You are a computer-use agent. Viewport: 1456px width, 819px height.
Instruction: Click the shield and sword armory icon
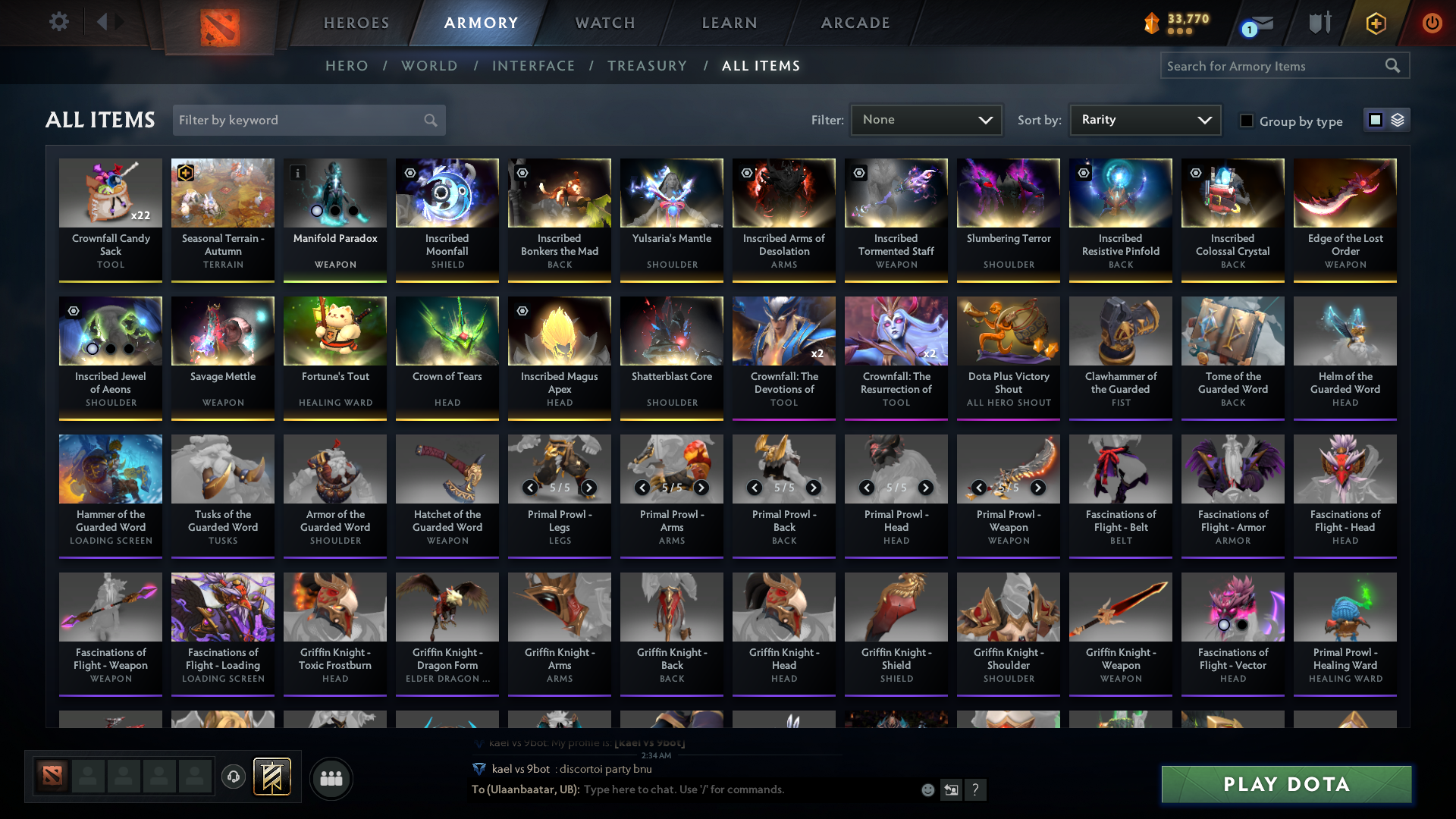pyautogui.click(x=1319, y=23)
